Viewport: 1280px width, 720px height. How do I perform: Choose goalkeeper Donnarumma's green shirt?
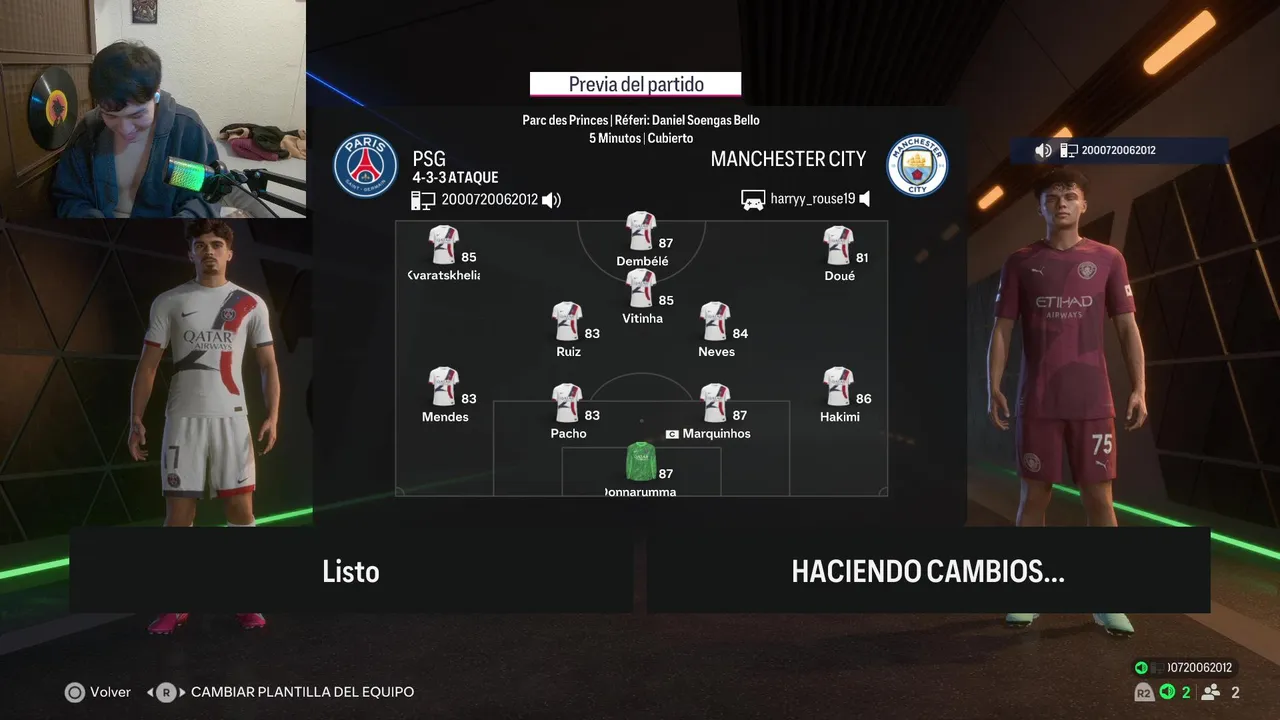click(x=640, y=461)
